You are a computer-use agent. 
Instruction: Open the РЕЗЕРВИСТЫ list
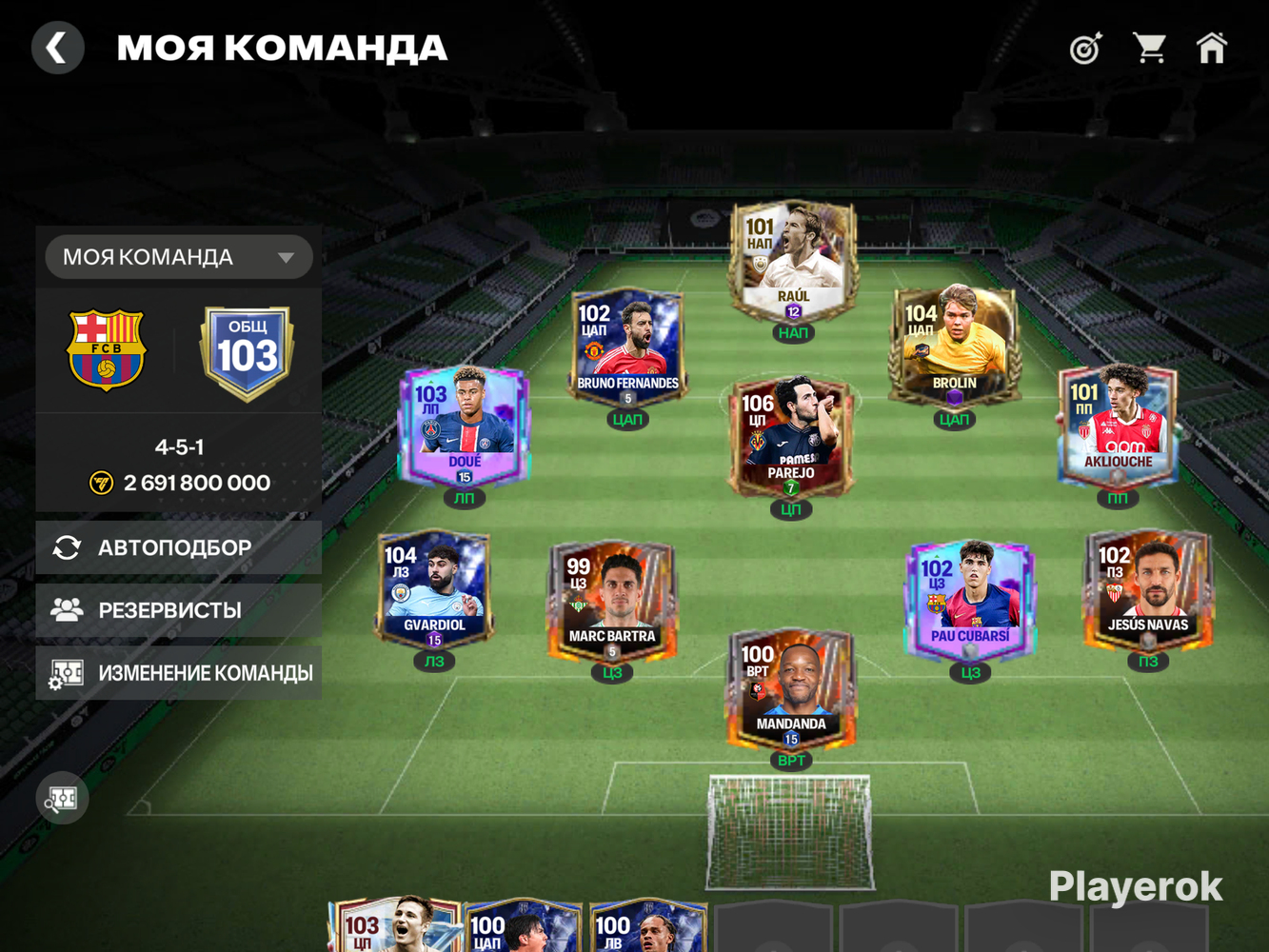coord(179,610)
